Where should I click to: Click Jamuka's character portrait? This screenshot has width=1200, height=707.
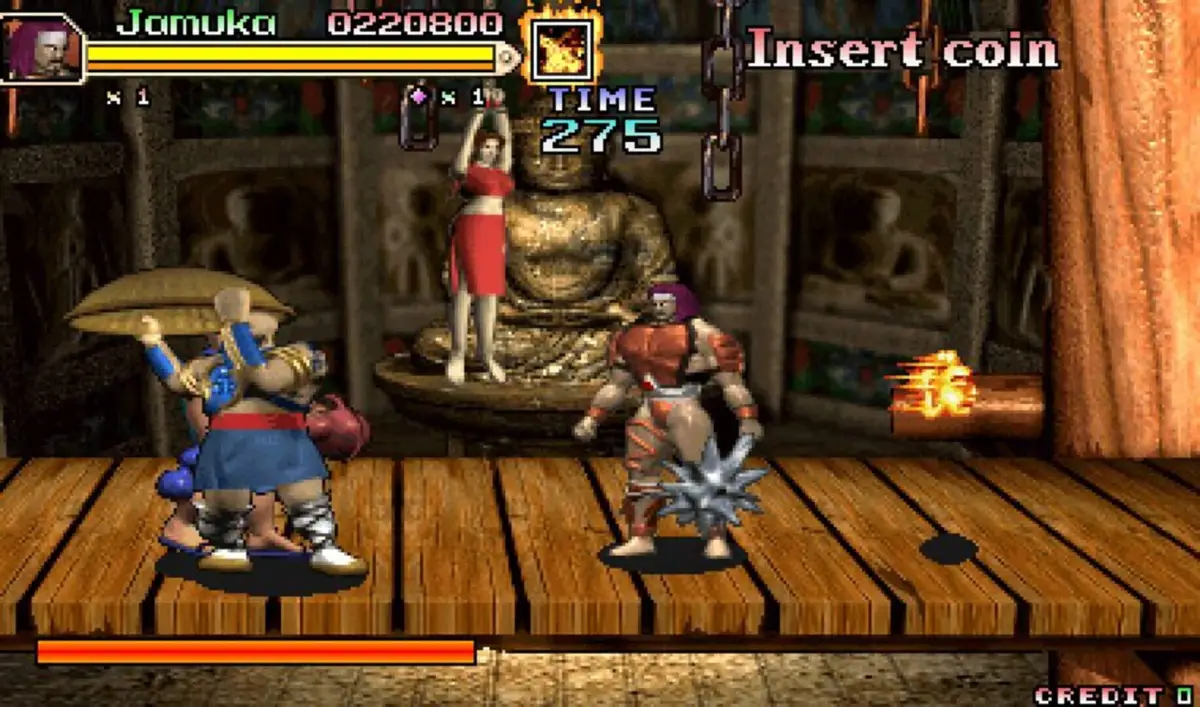pyautogui.click(x=40, y=48)
